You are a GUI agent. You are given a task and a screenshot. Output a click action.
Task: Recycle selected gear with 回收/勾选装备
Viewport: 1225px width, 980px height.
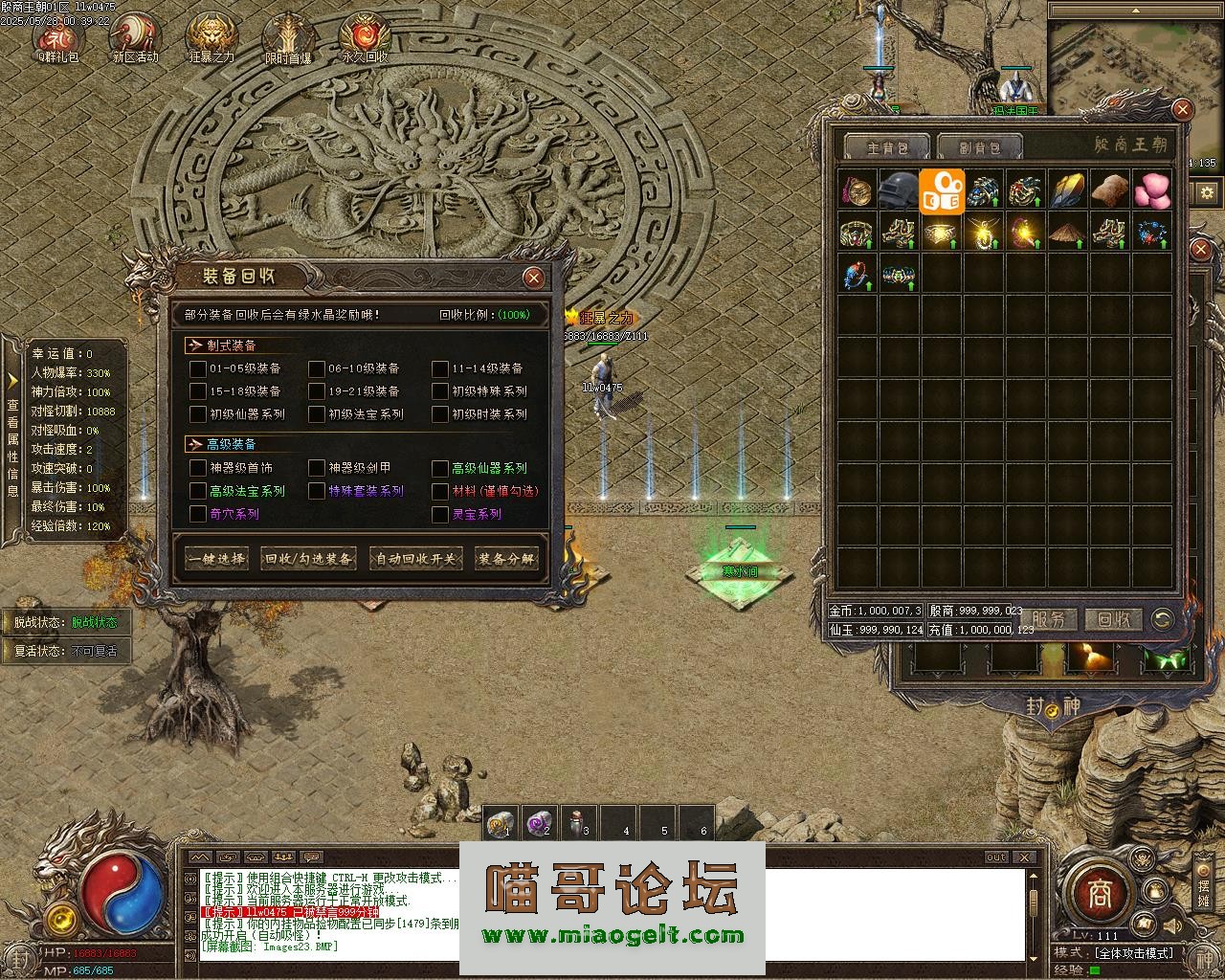(308, 559)
